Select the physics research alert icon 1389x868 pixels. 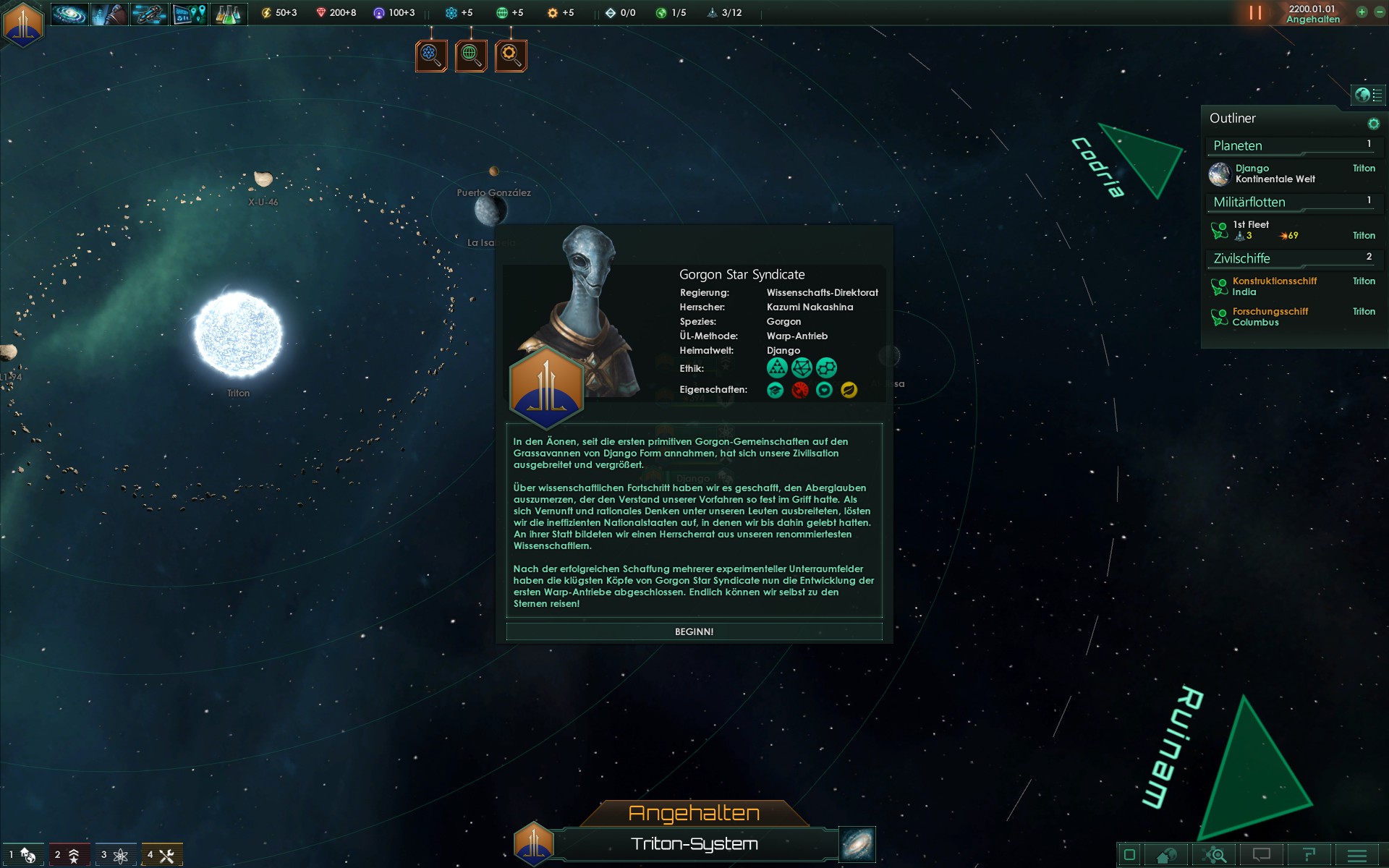431,55
